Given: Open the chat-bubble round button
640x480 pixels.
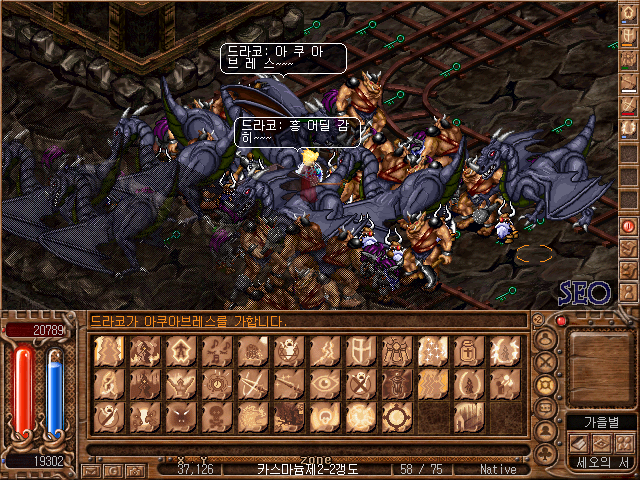Looking at the screenshot, I should (x=546, y=408).
